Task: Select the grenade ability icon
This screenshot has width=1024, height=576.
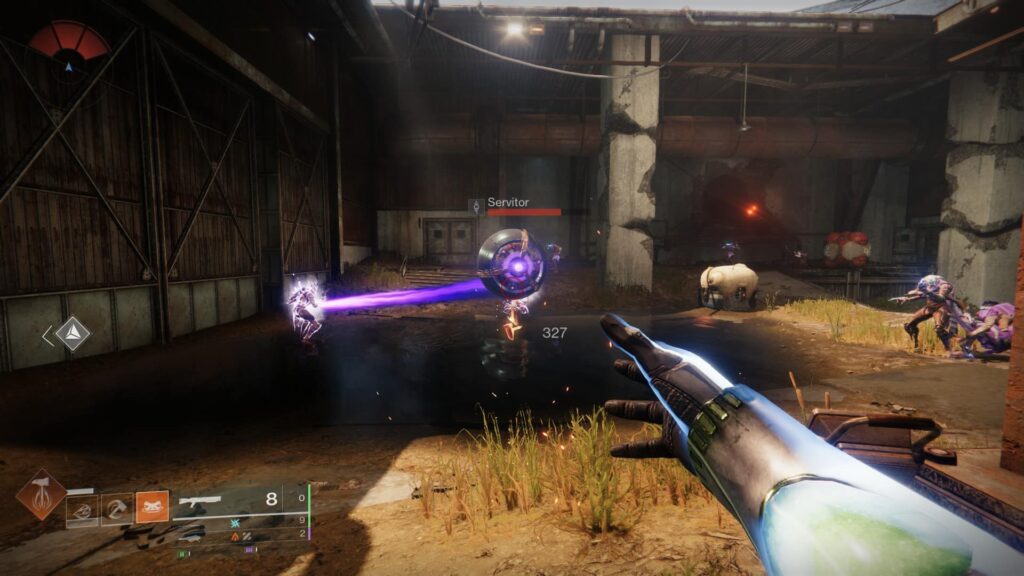Action: coord(82,510)
